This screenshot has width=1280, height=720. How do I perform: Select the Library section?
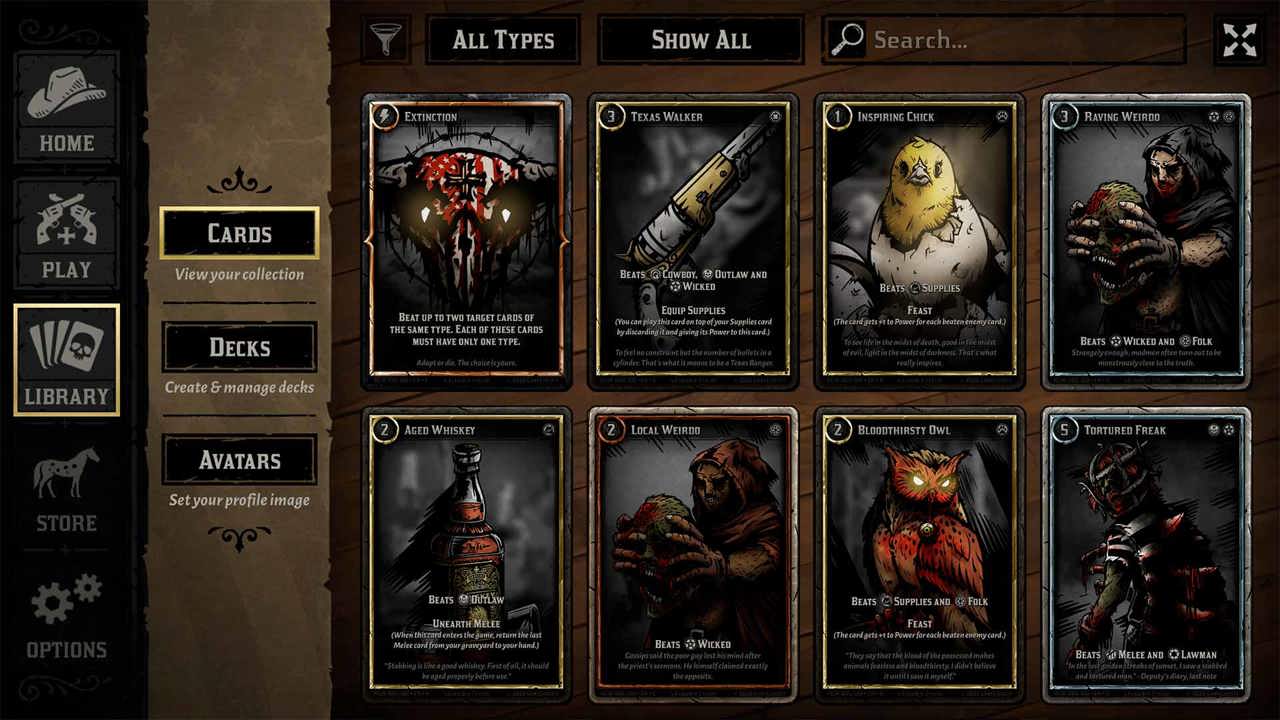point(66,360)
